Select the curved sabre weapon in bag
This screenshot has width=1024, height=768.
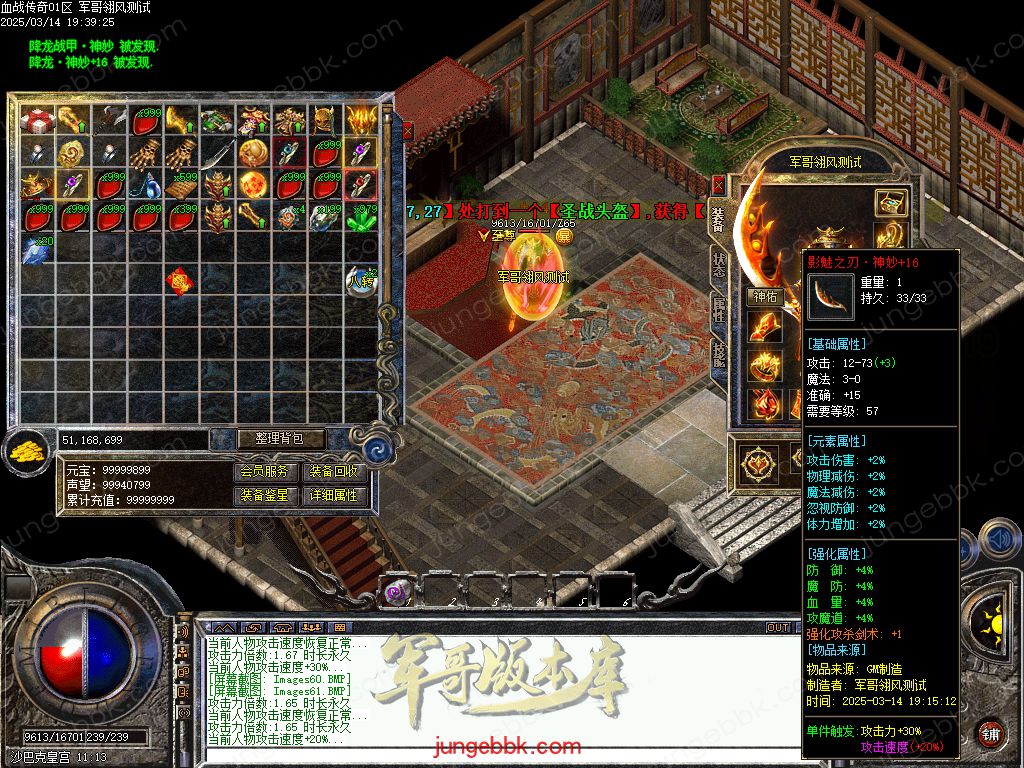coord(216,154)
